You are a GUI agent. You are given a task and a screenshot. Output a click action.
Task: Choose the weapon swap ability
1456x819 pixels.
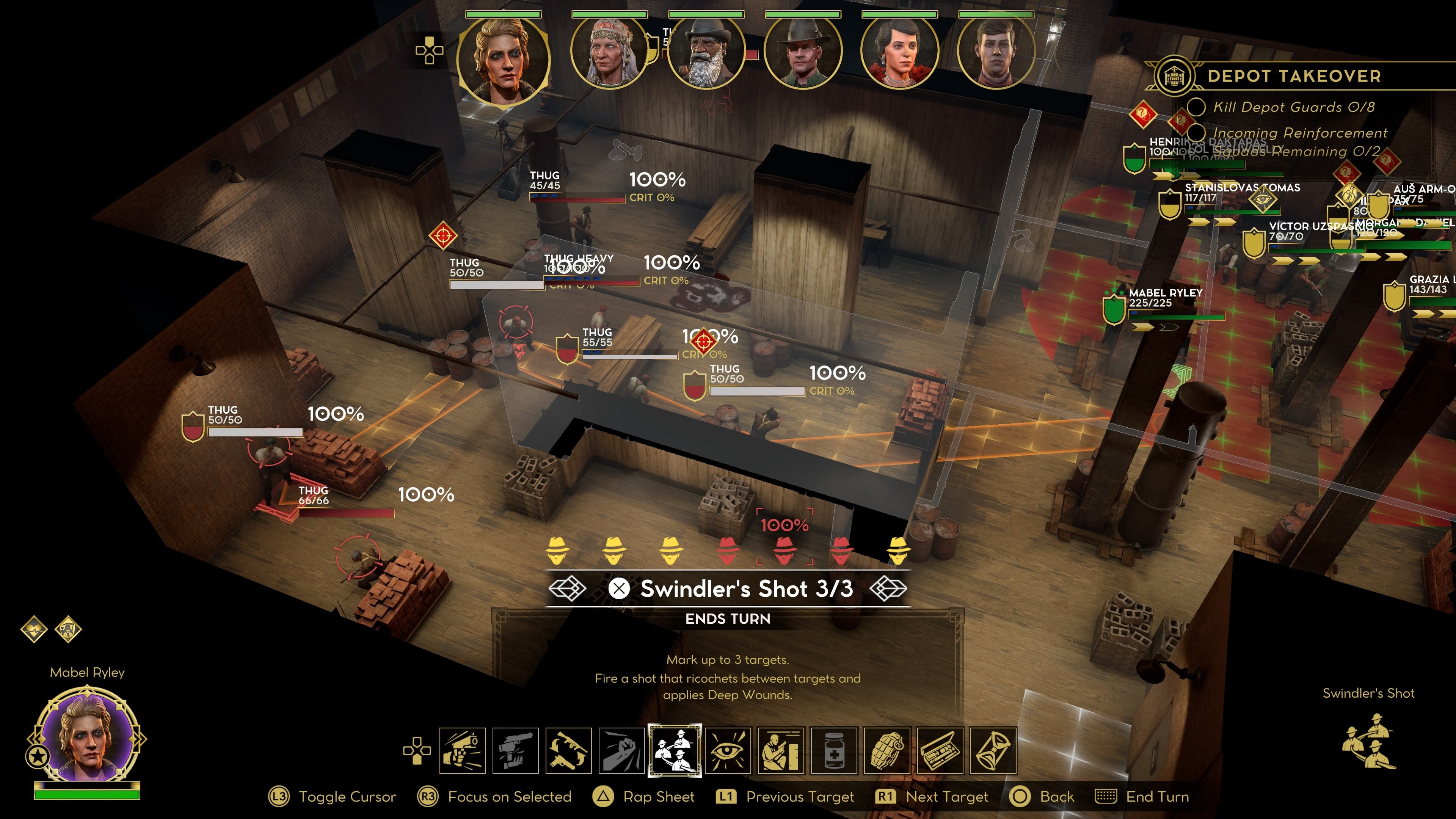click(x=569, y=751)
